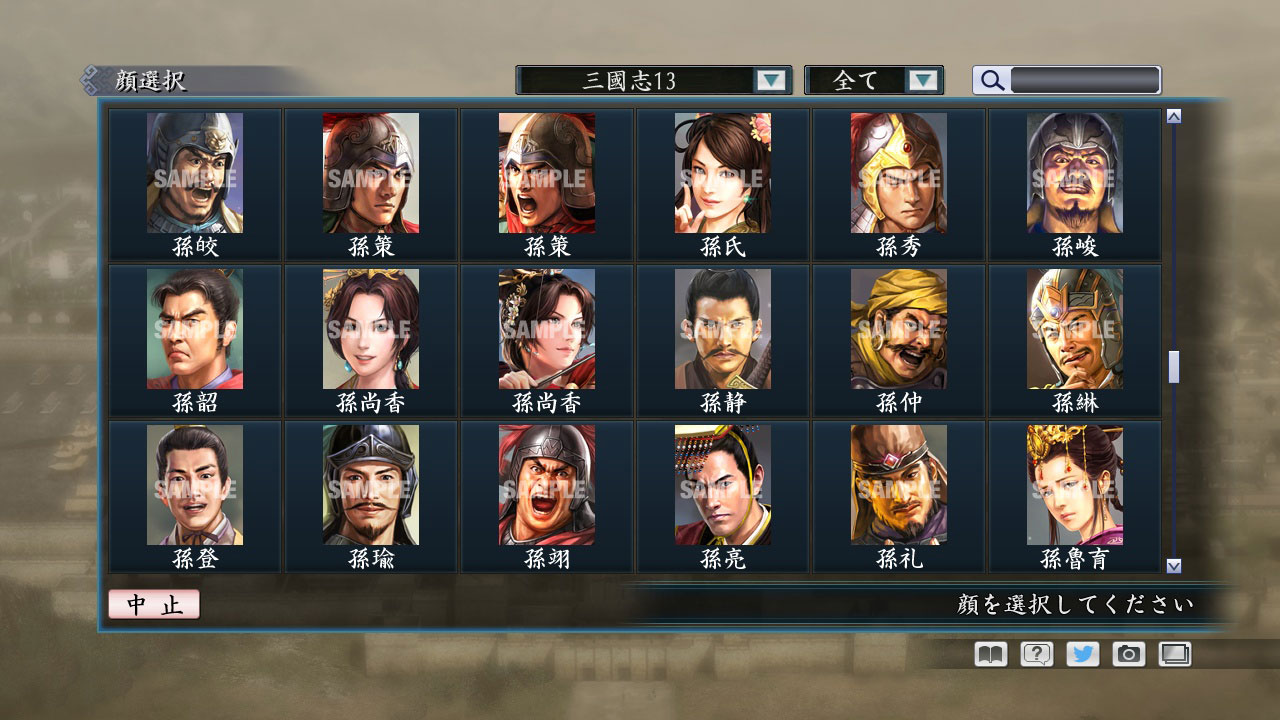
Task: Click the question mark help icon
Action: [1035, 654]
